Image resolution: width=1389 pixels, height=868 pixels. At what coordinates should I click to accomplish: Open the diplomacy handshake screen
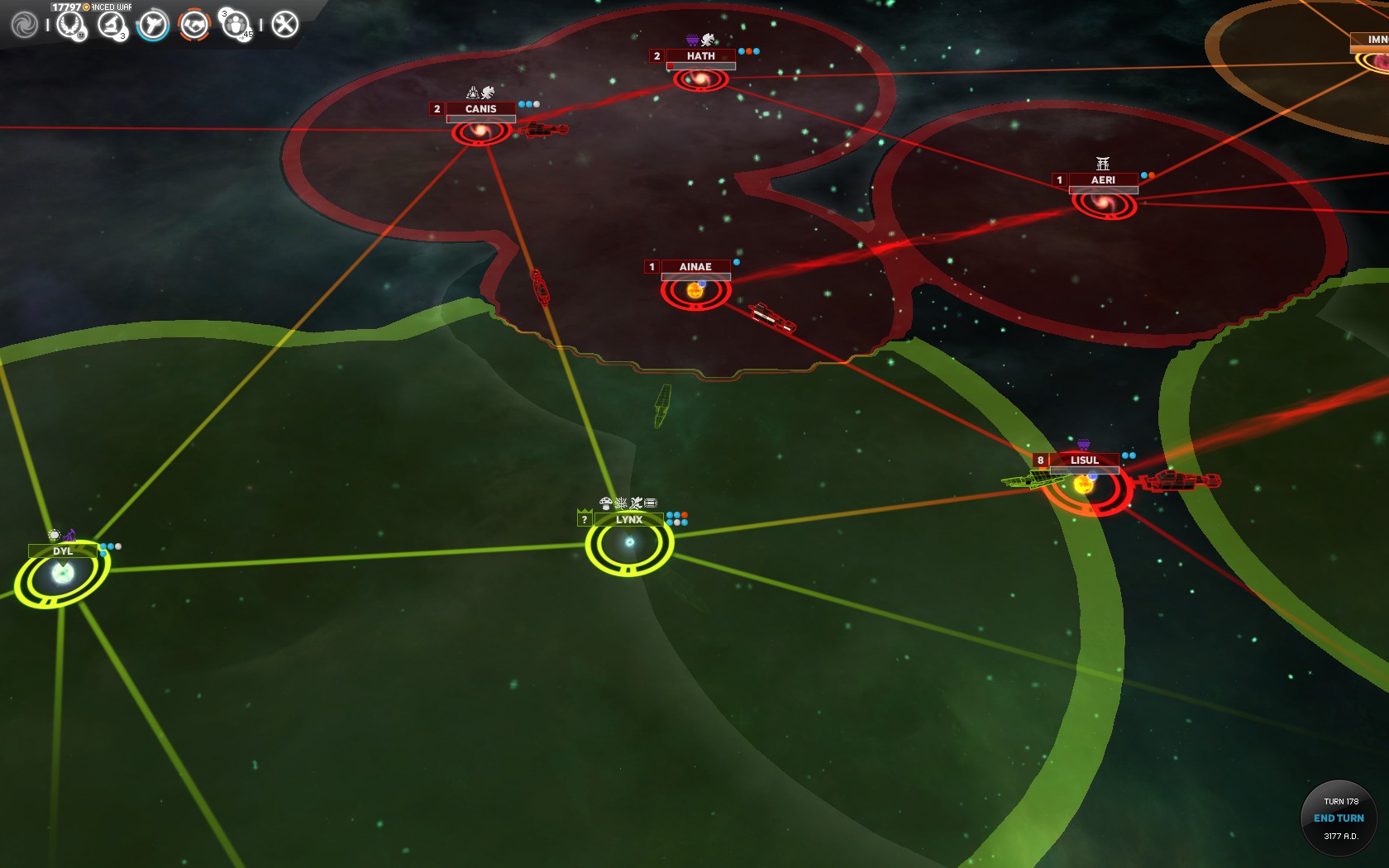pyautogui.click(x=194, y=25)
